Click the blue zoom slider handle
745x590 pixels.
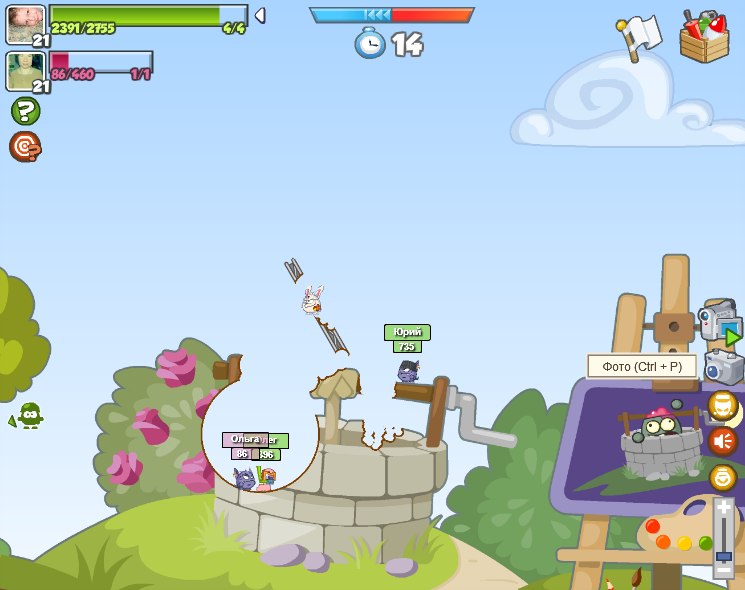[x=723, y=556]
